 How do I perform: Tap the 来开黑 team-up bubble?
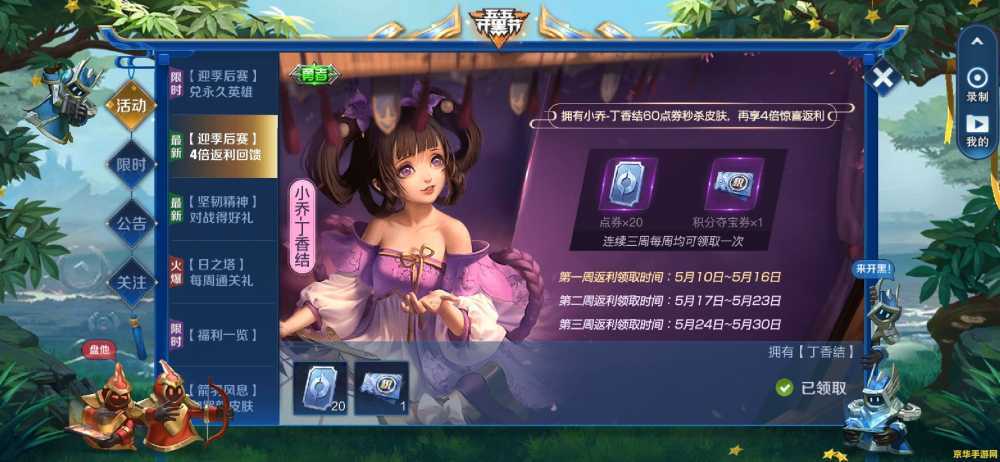873,269
